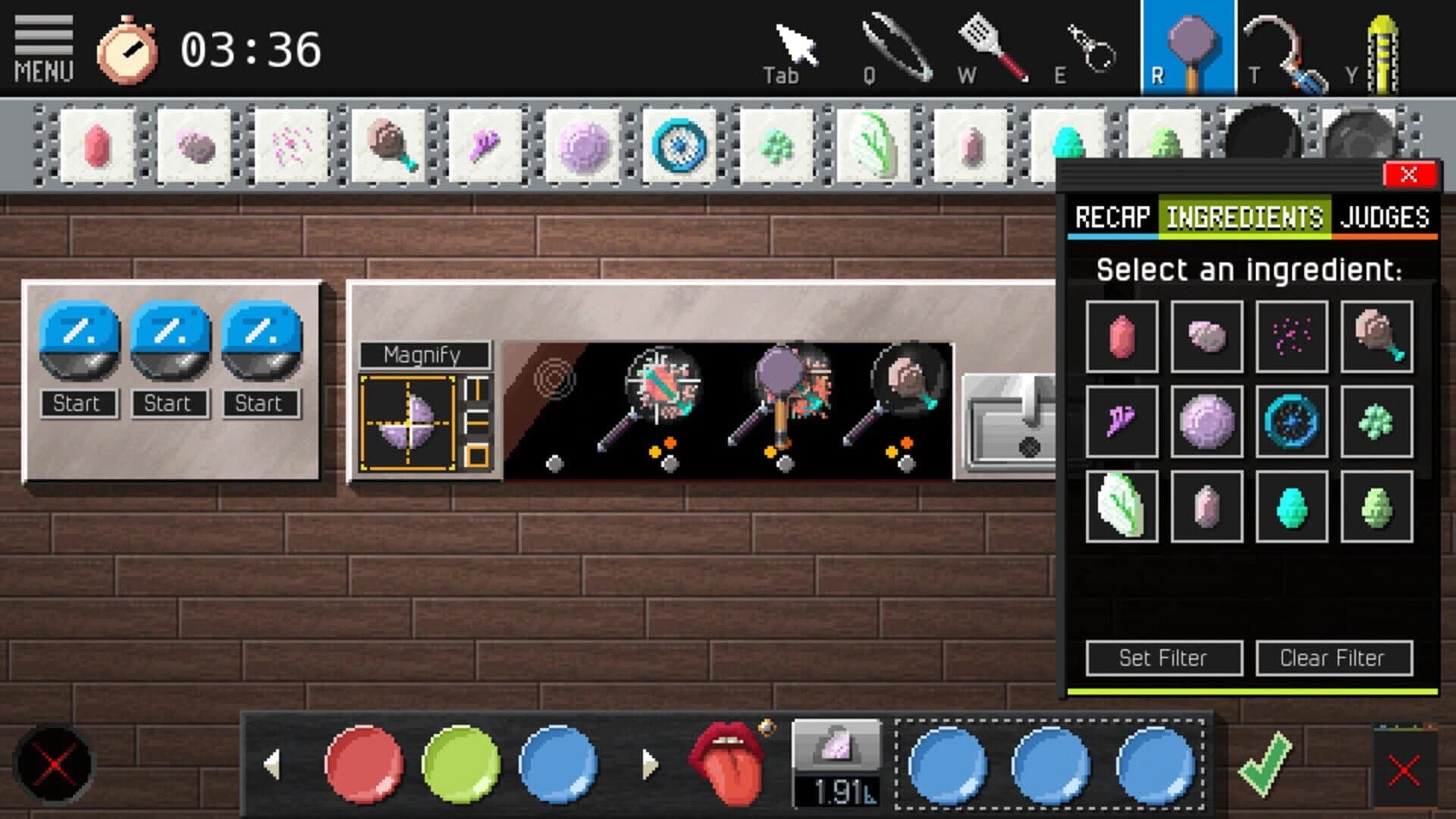Viewport: 1456px width, 819px height.
Task: Select the frying pan tool on the R slot
Action: 1192,42
